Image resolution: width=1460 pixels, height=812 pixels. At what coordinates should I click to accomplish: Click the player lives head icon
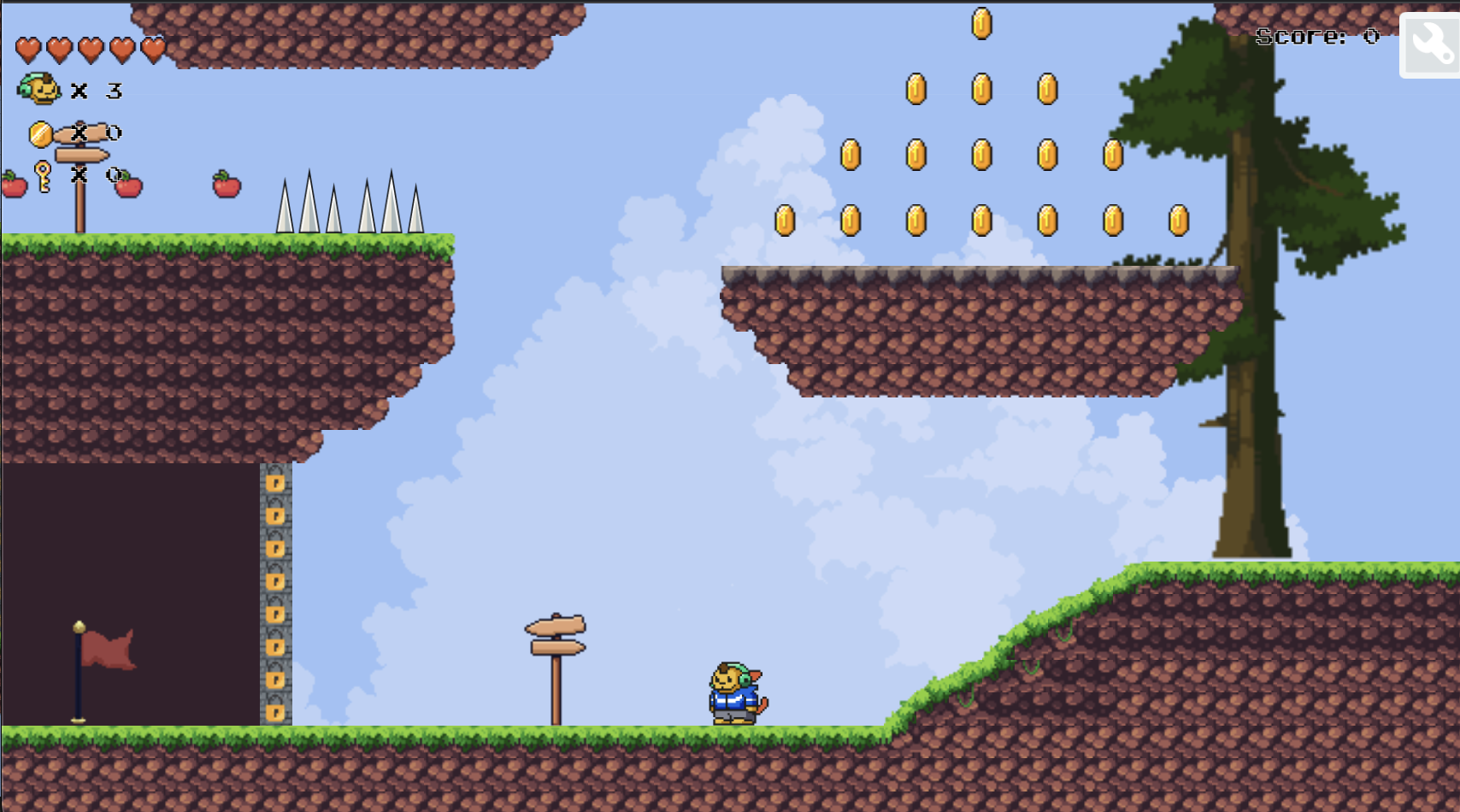tap(38, 90)
